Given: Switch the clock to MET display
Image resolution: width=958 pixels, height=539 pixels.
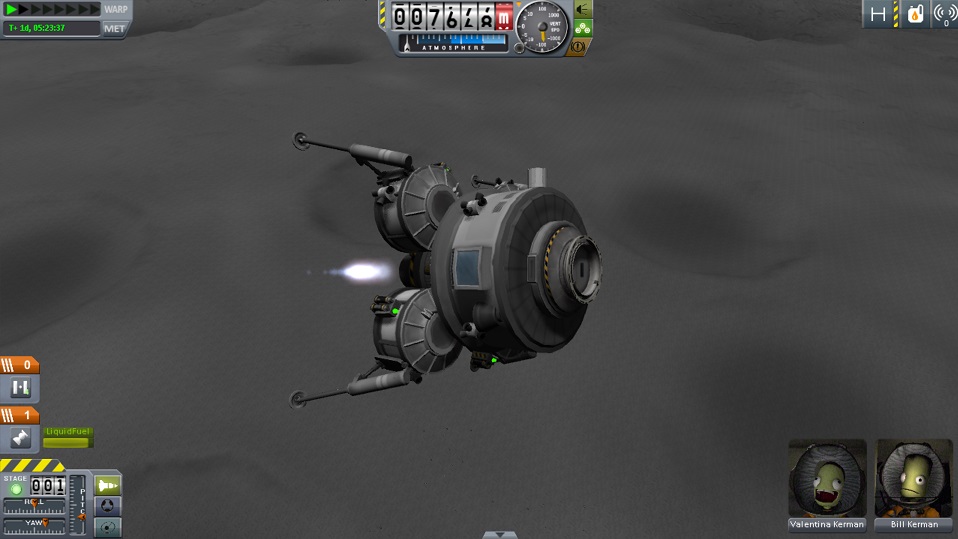Looking at the screenshot, I should 115,28.
